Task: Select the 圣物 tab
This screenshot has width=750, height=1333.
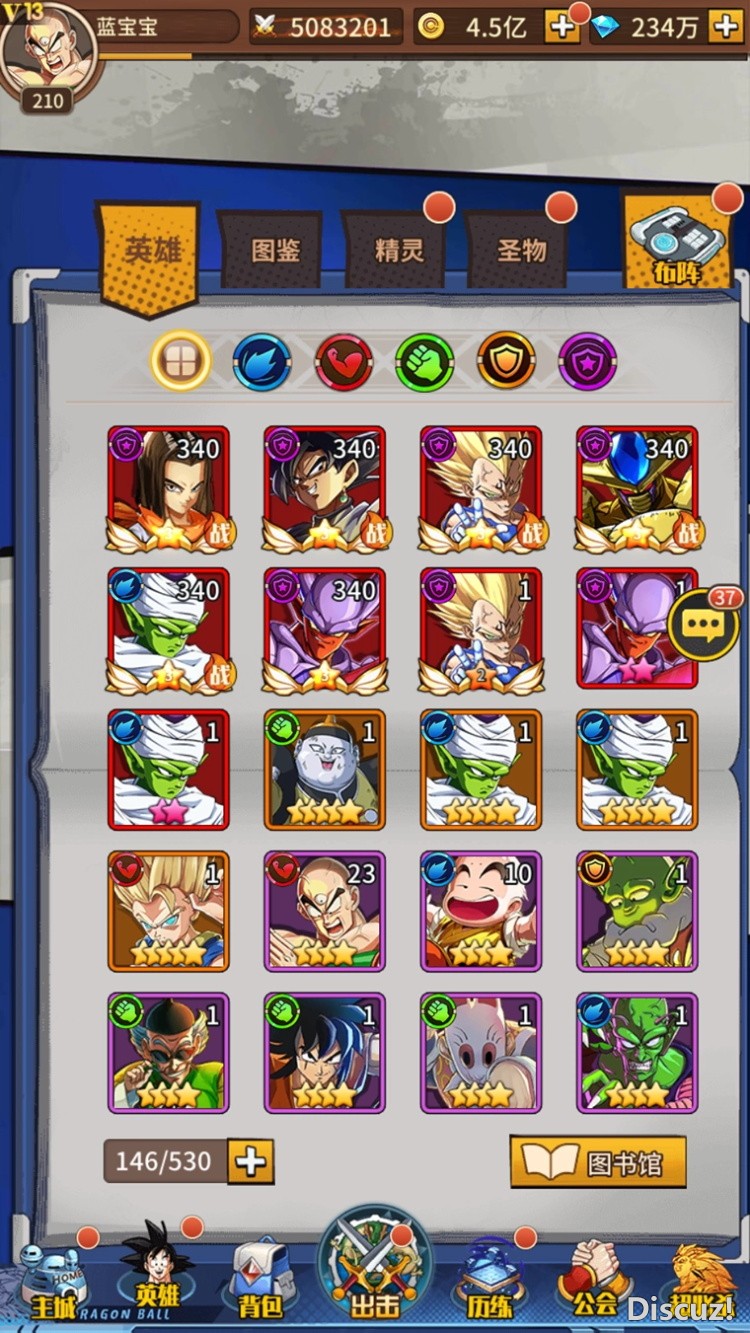Action: (x=522, y=250)
